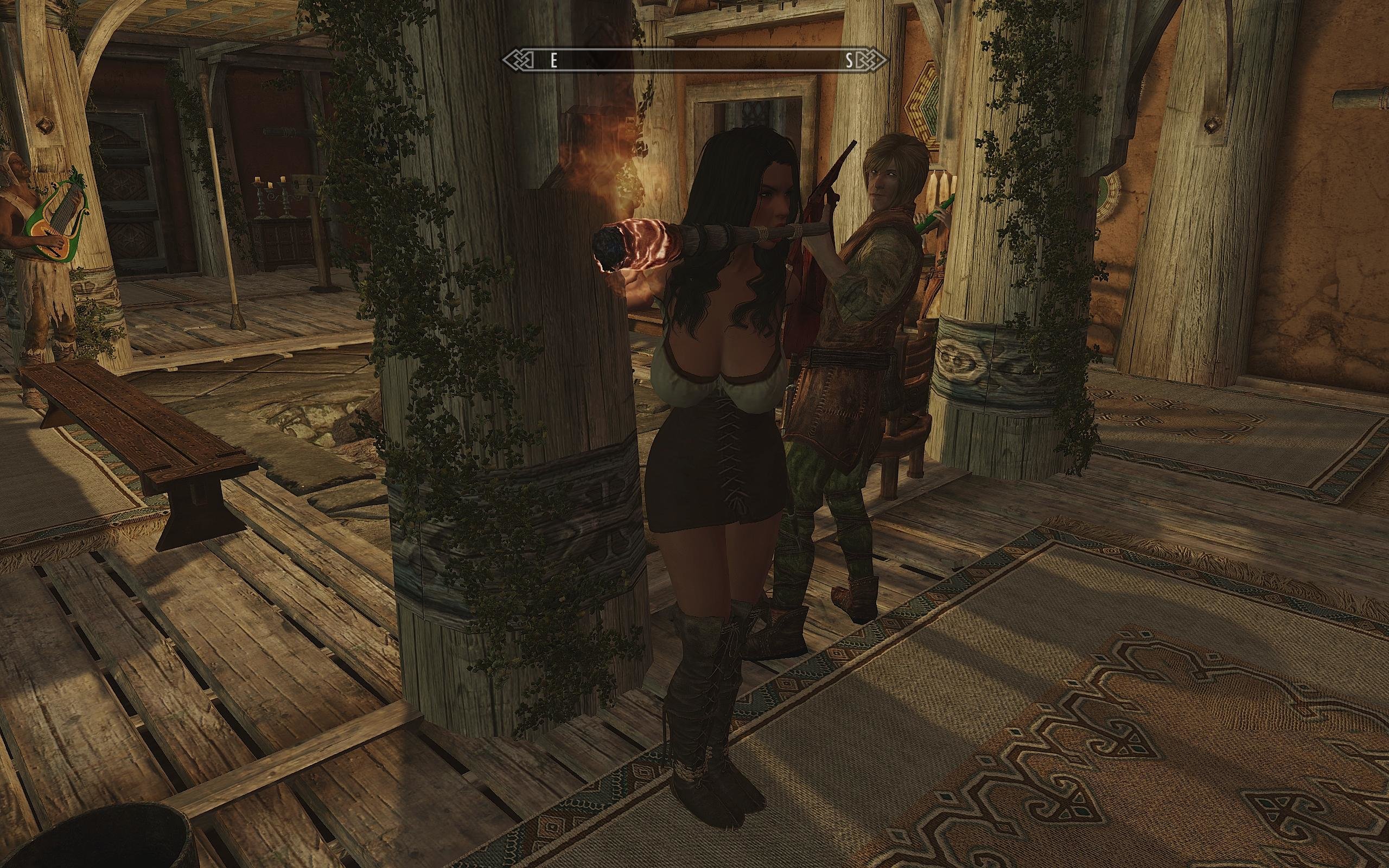The height and width of the screenshot is (868, 1389).
Task: Select the East marker on the compass
Action: 553,61
